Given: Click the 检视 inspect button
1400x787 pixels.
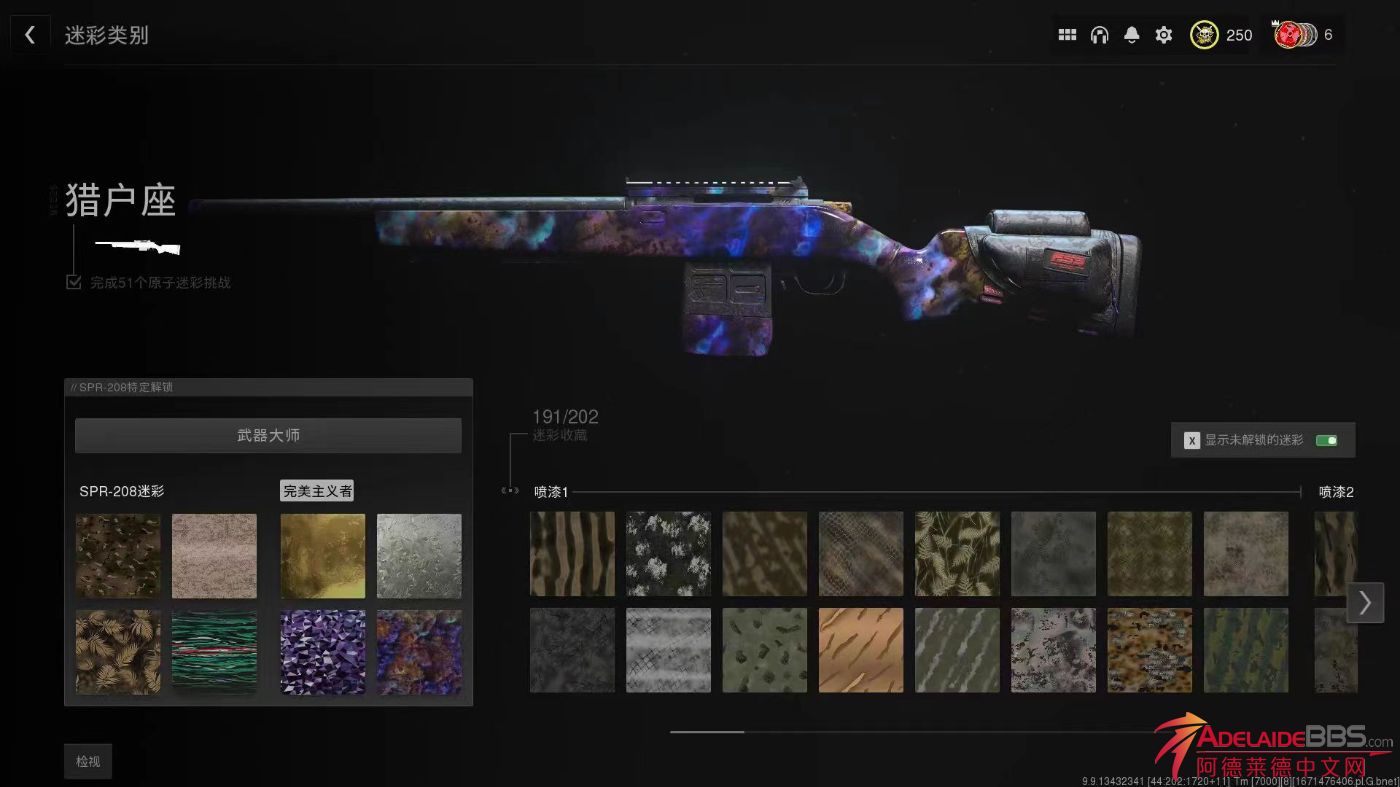Looking at the screenshot, I should [88, 761].
